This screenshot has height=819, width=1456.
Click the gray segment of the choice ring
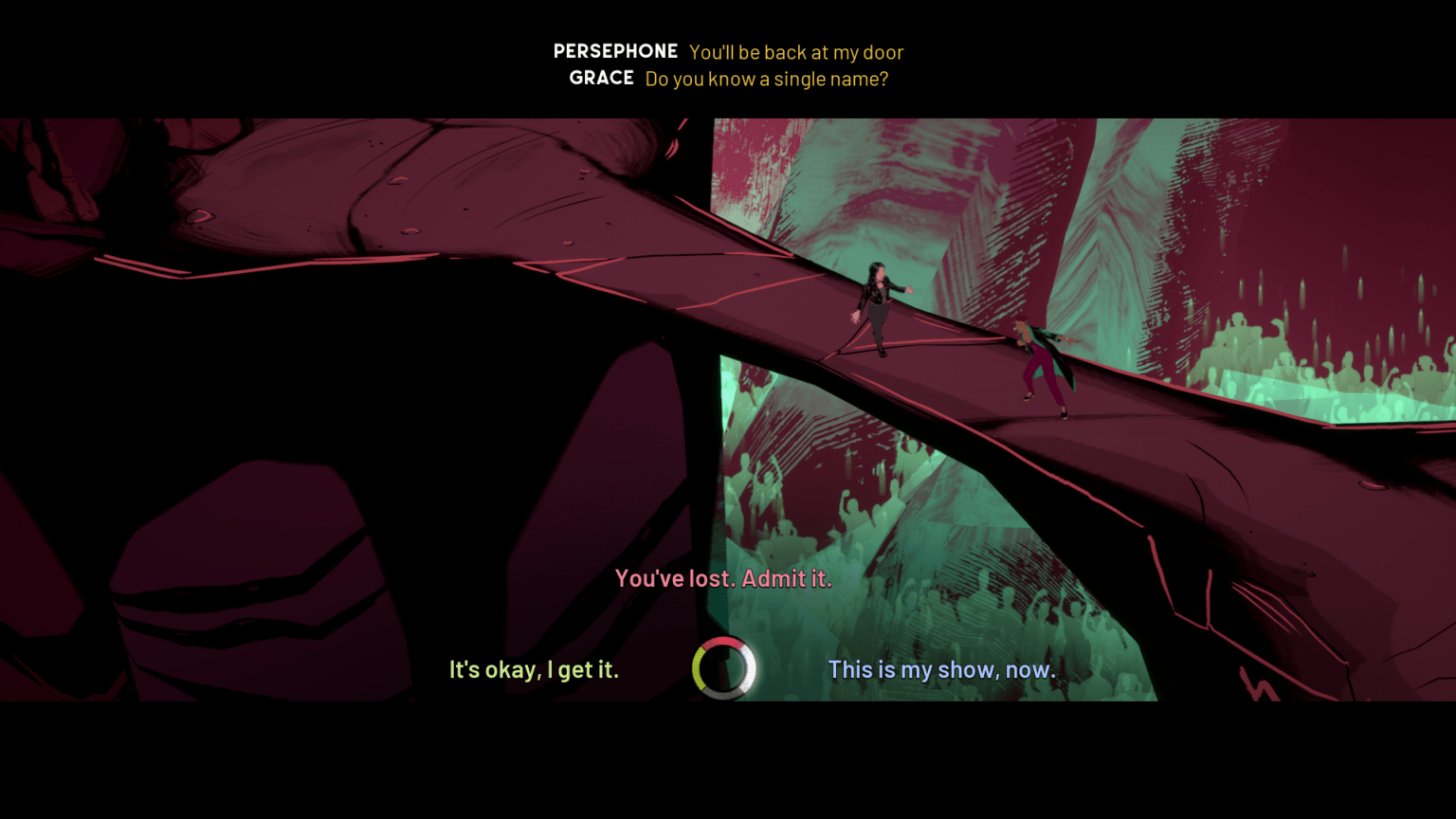722,694
